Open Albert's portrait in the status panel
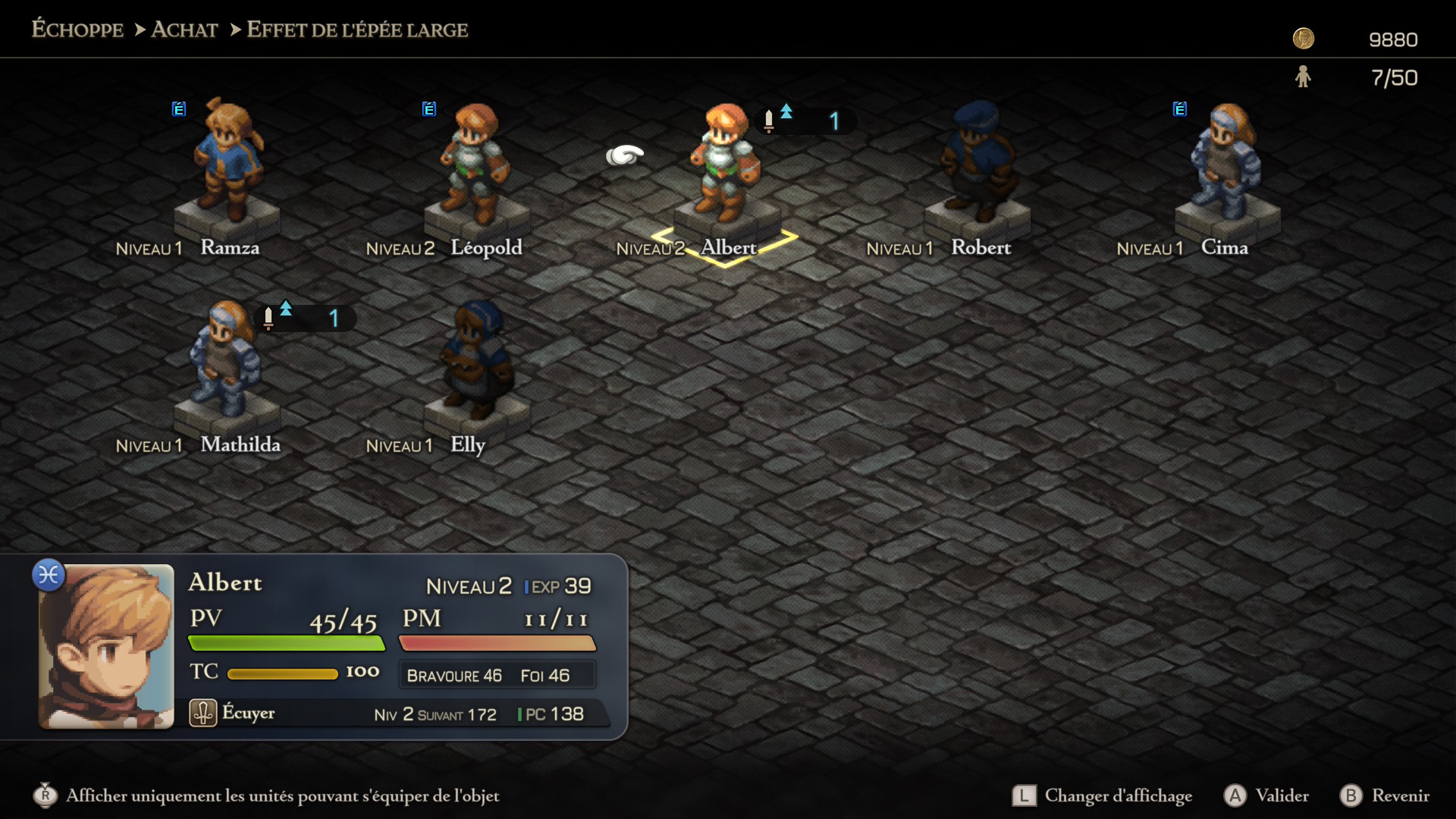1456x819 pixels. coord(106,646)
